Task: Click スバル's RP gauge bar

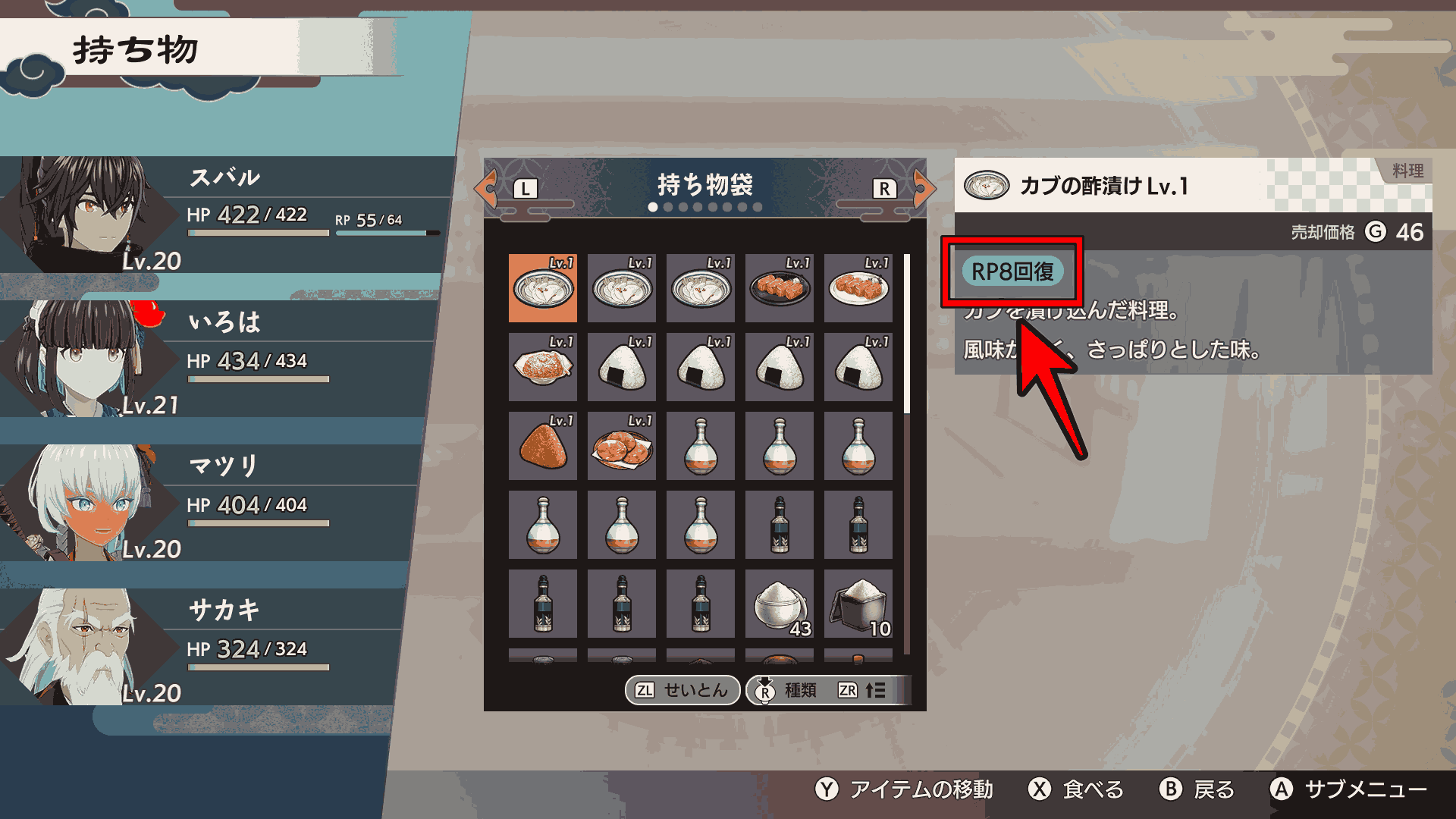Action: pos(387,231)
